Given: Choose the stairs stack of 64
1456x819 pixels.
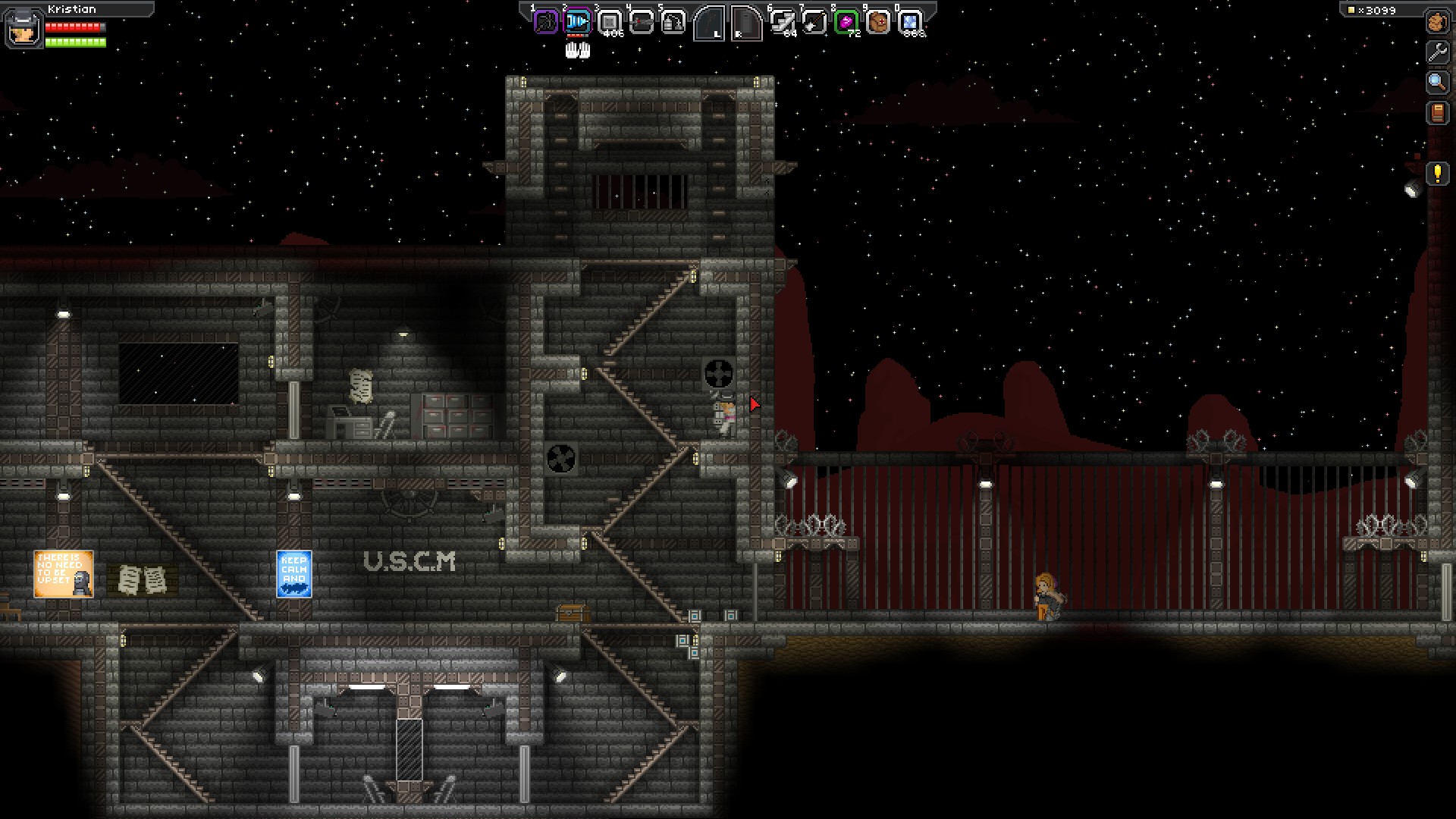Looking at the screenshot, I should tap(783, 23).
